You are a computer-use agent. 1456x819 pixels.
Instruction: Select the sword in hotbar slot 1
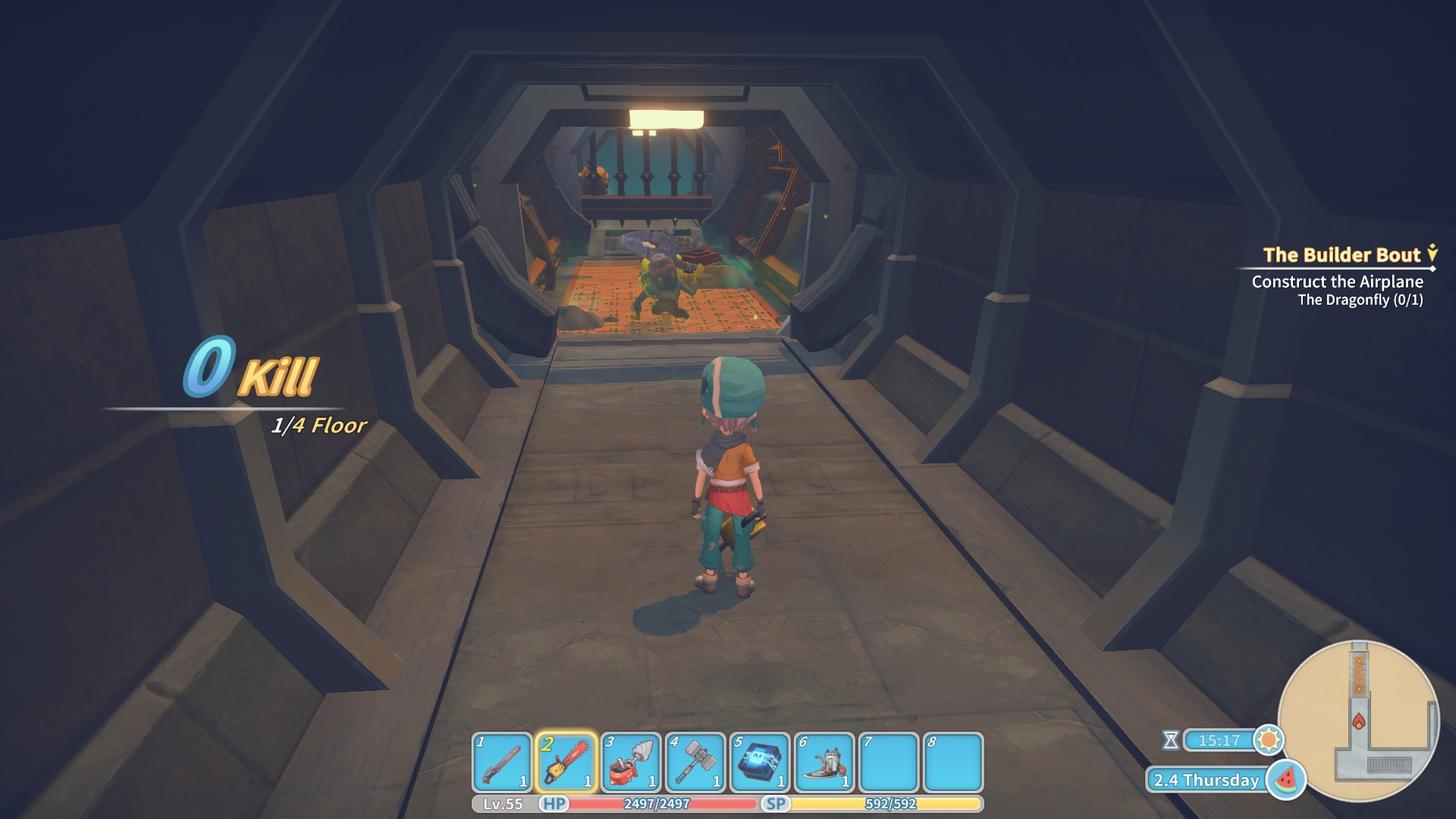point(501,762)
